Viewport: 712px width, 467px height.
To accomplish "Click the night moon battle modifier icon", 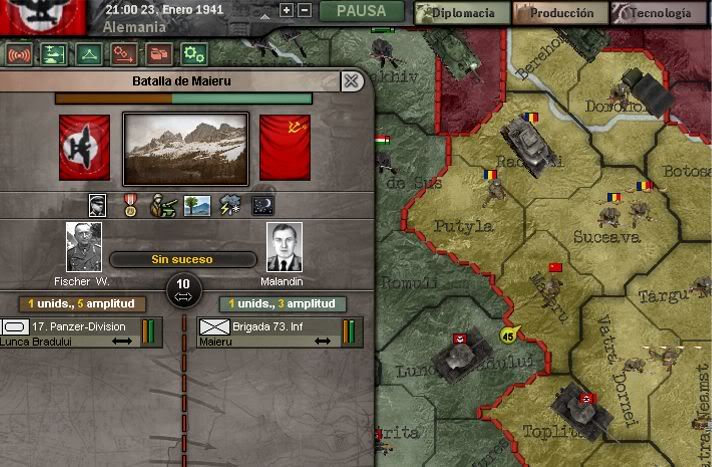I will (x=261, y=205).
